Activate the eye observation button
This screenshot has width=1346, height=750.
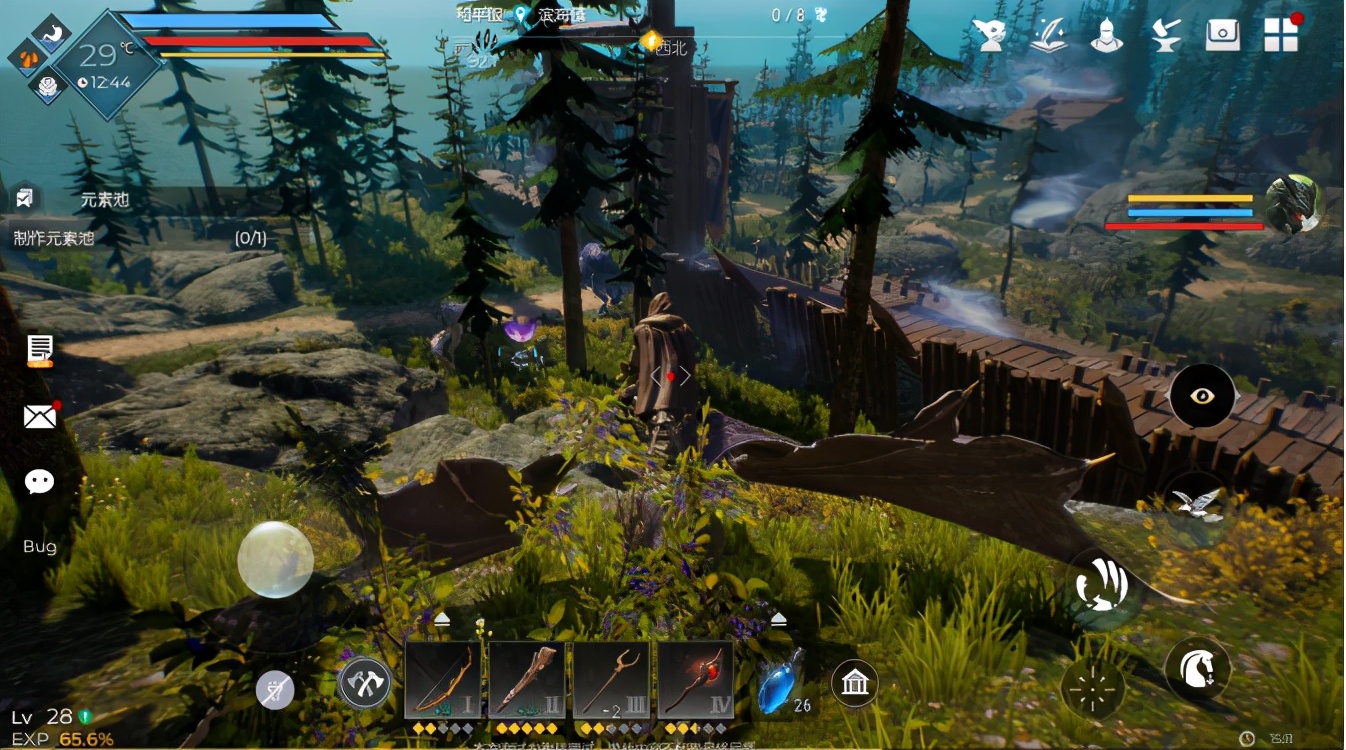pos(1202,396)
